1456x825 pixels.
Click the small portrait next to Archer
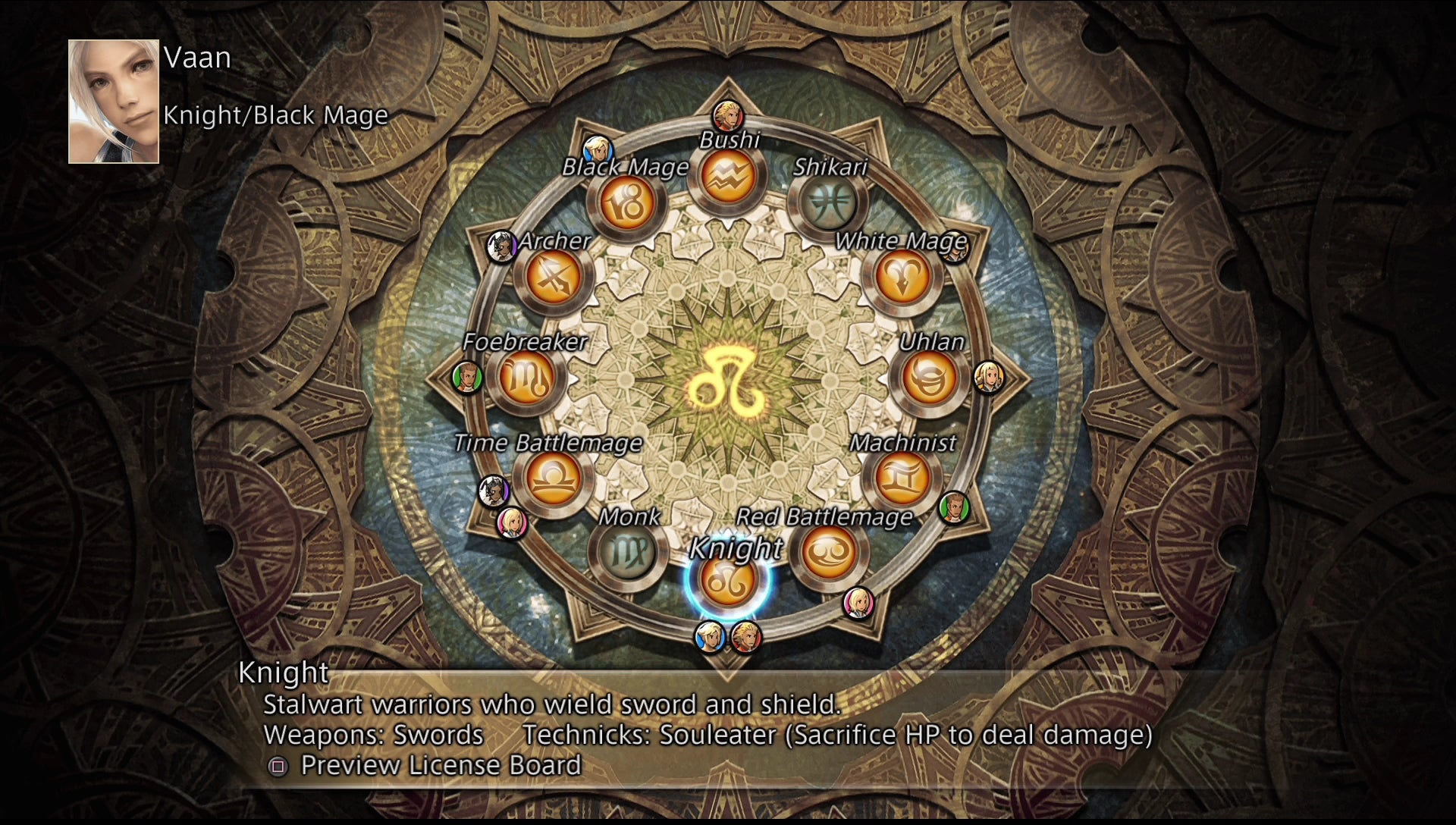pos(502,245)
